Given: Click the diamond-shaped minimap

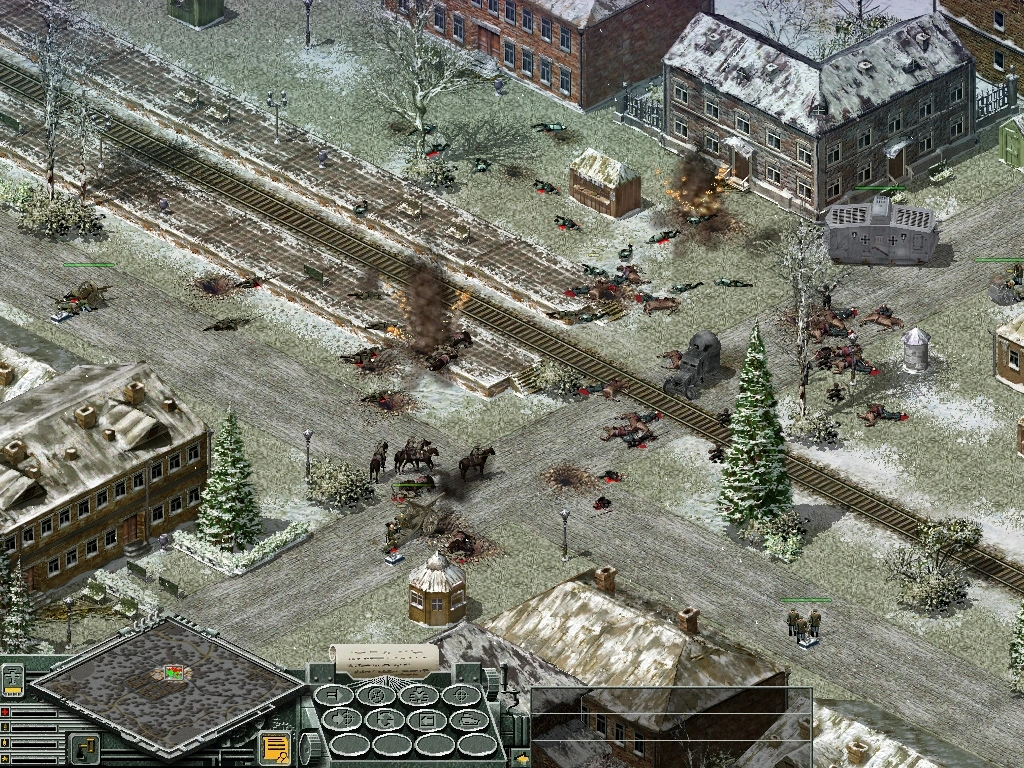Looking at the screenshot, I should point(167,683).
